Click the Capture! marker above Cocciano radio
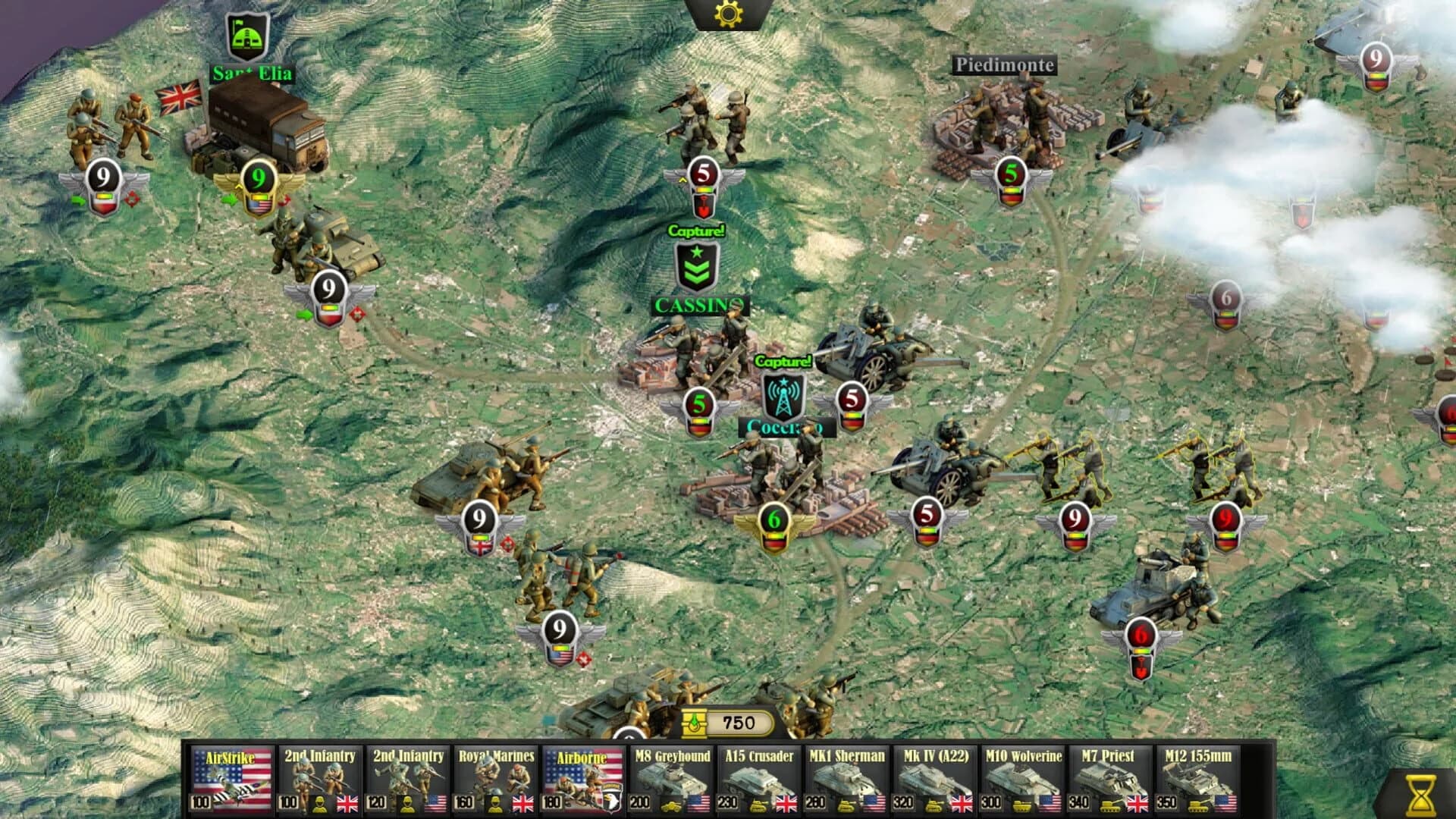 pos(783,362)
